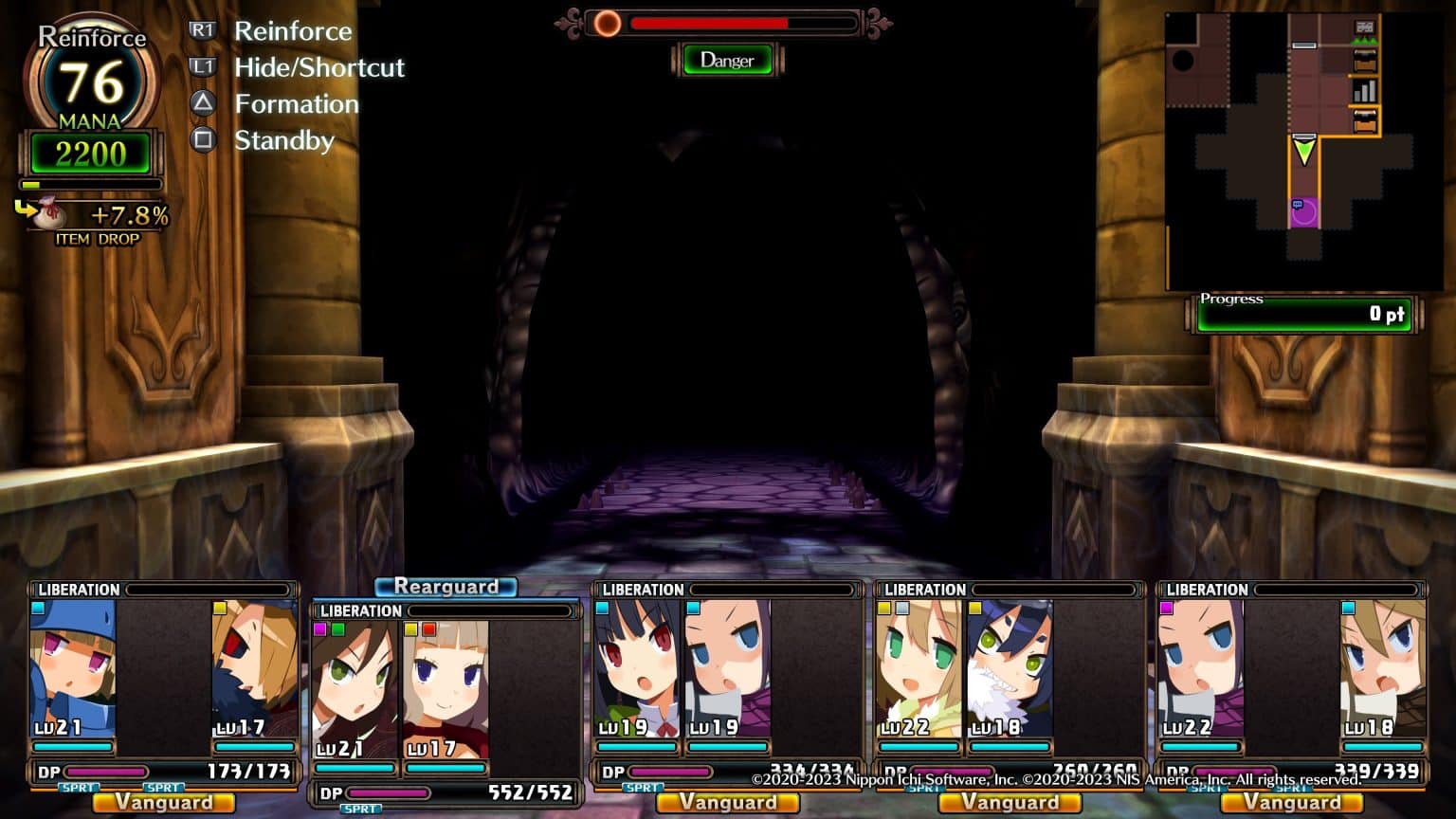Viewport: 1456px width, 819px height.
Task: Select the fanged dark-haired LV18 portrait
Action: pos(1010,669)
